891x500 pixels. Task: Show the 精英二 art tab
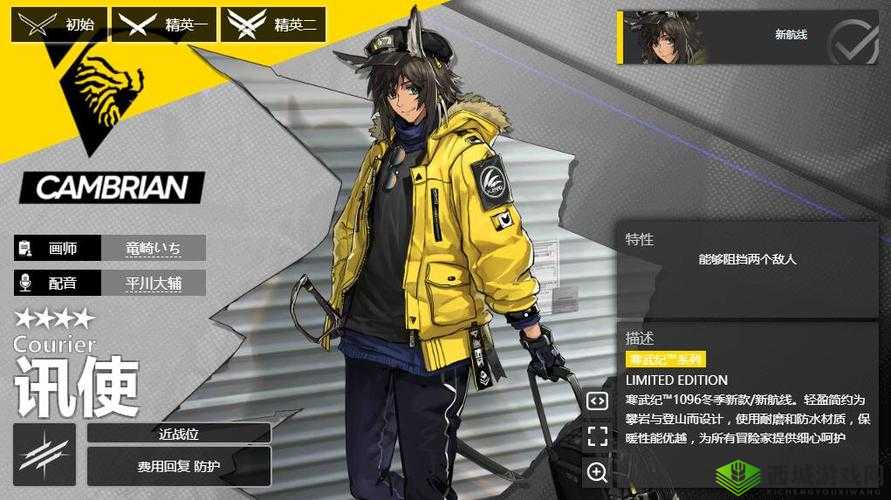pos(273,25)
